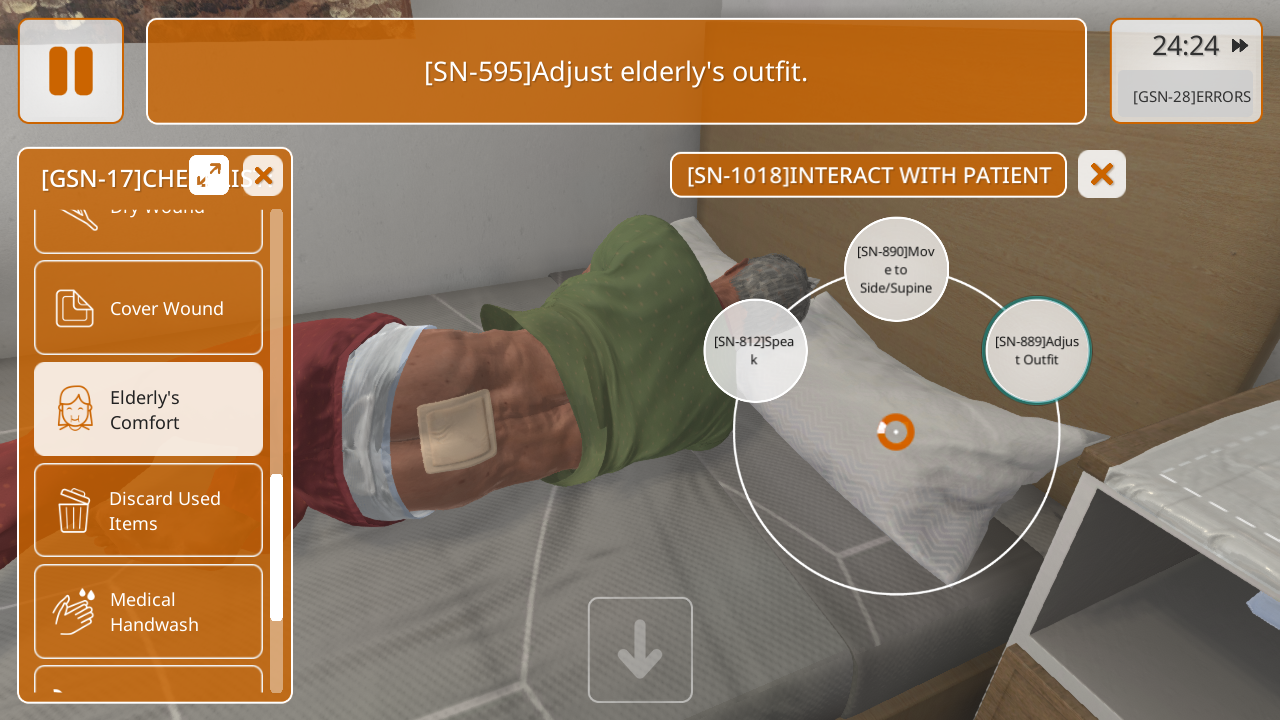Fast-forward the timer with the double arrow
The height and width of the screenshot is (720, 1280).
pyautogui.click(x=1240, y=45)
